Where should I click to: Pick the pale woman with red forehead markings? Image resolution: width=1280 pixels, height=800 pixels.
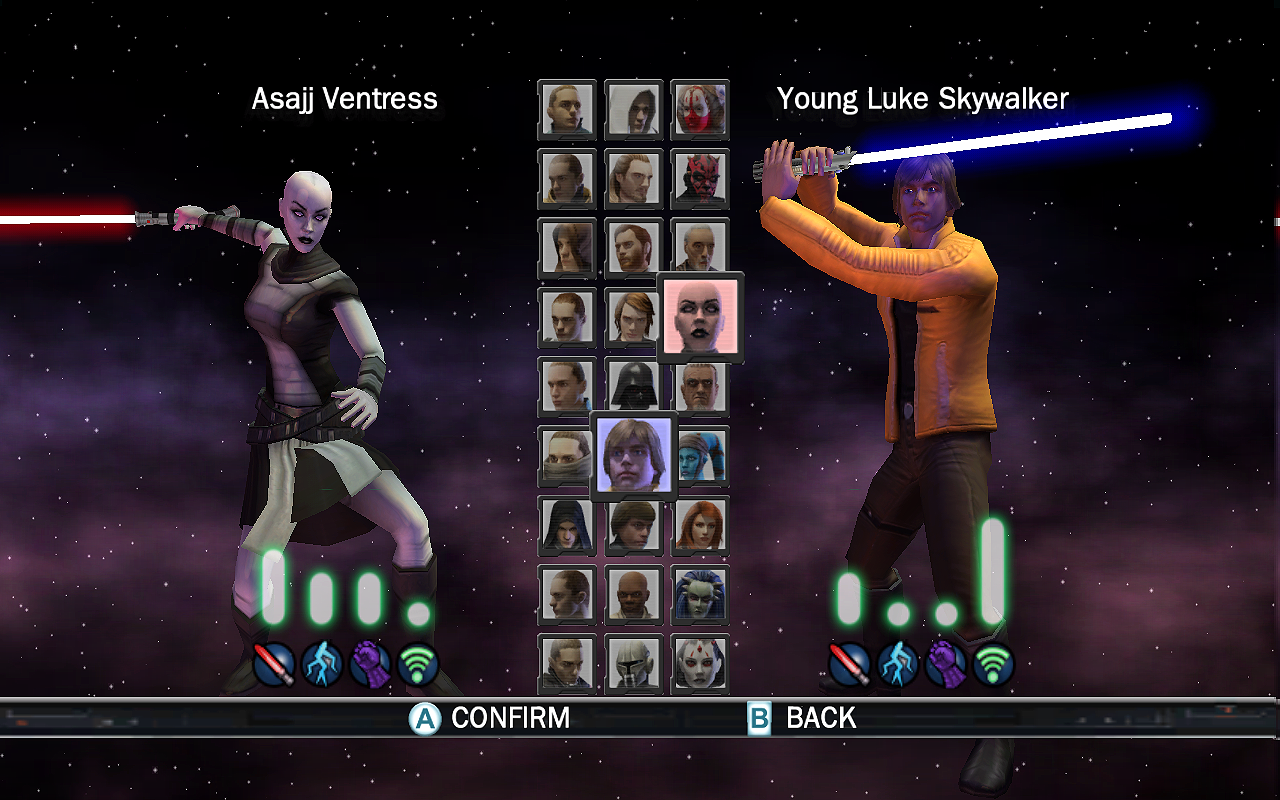click(700, 662)
